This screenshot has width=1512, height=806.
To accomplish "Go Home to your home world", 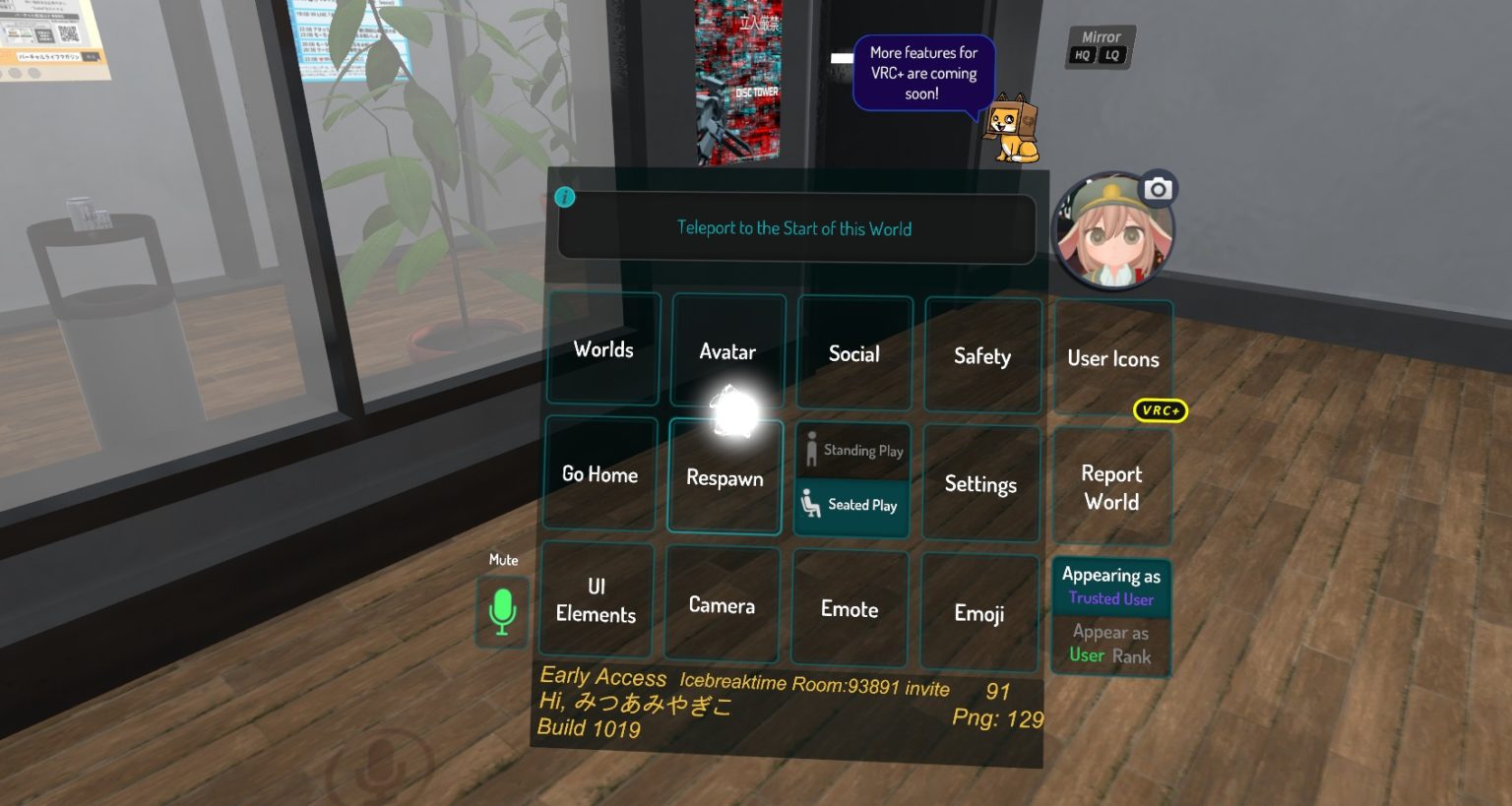I will click(x=599, y=474).
